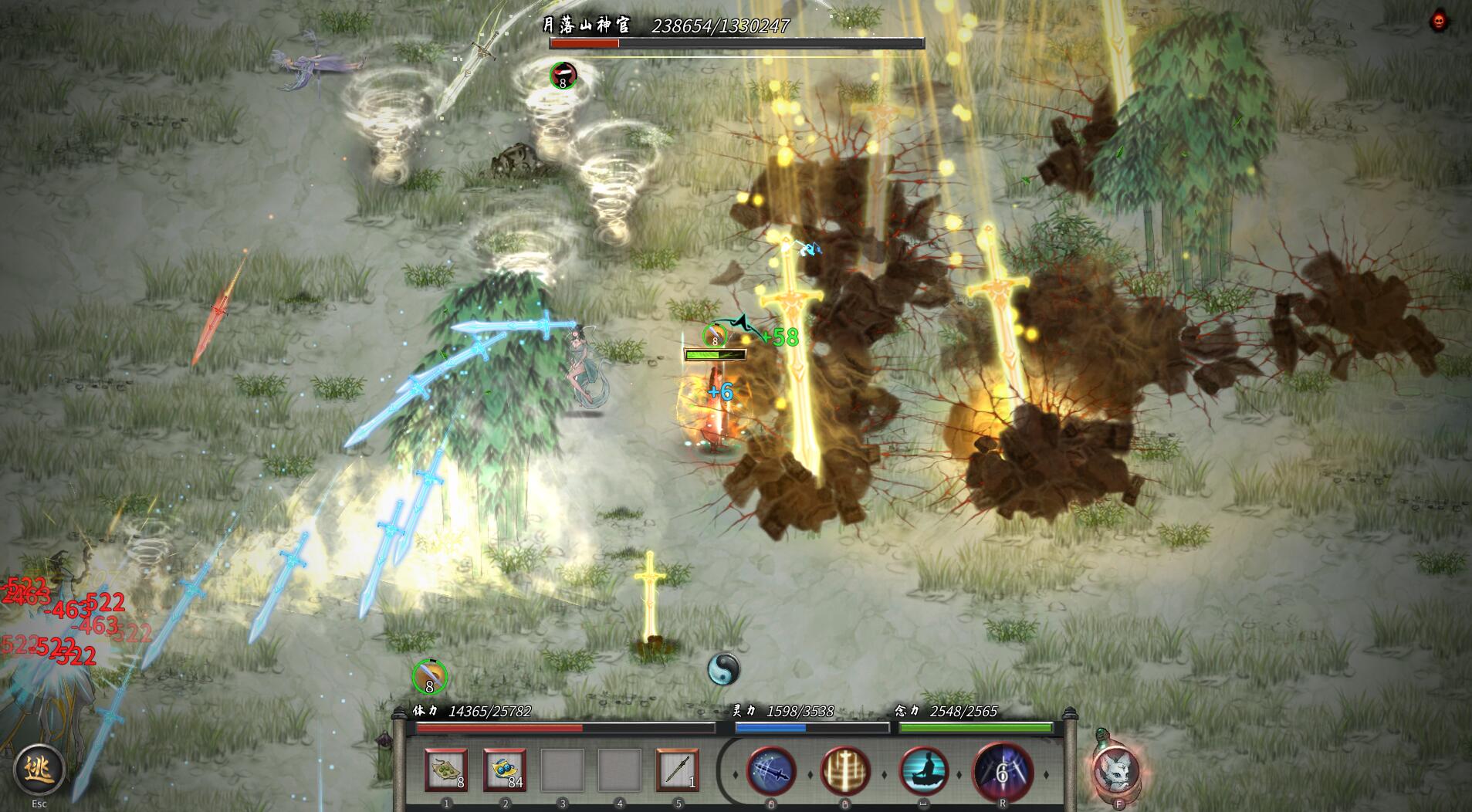This screenshot has width=1472, height=812.
Task: Click the 逃 escape button
Action: click(x=38, y=769)
